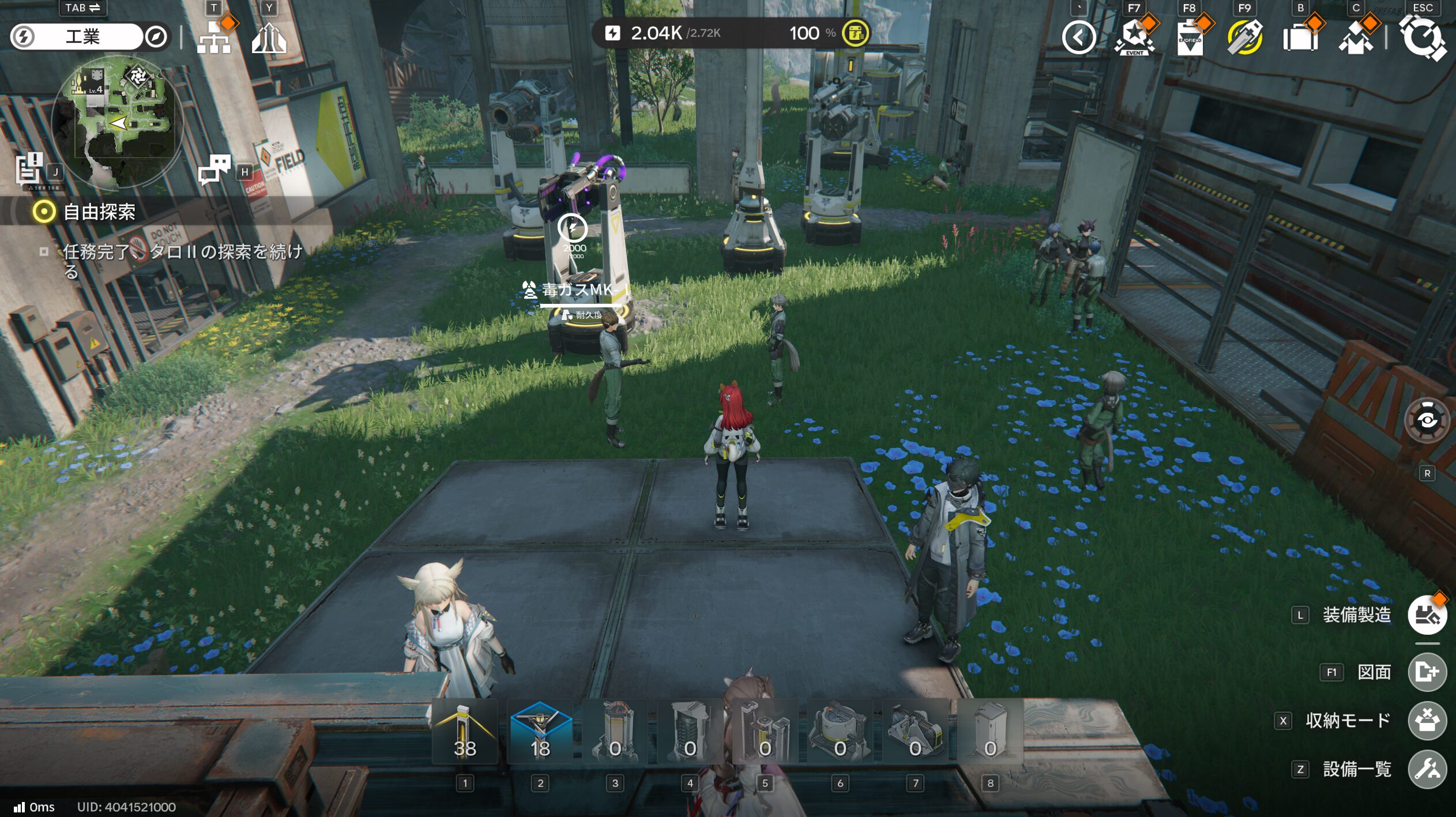
Task: Collapse the top-right menu with the arrow
Action: [1079, 38]
